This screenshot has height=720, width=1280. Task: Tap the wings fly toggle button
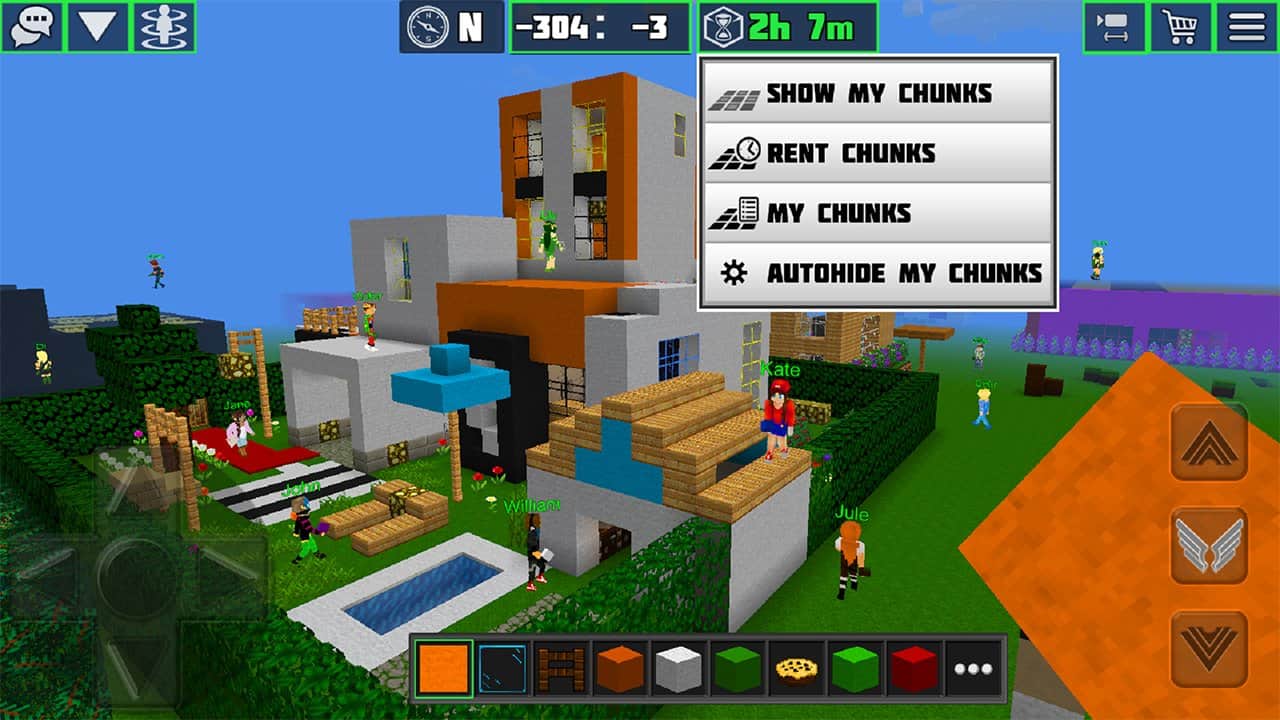pyautogui.click(x=1209, y=546)
